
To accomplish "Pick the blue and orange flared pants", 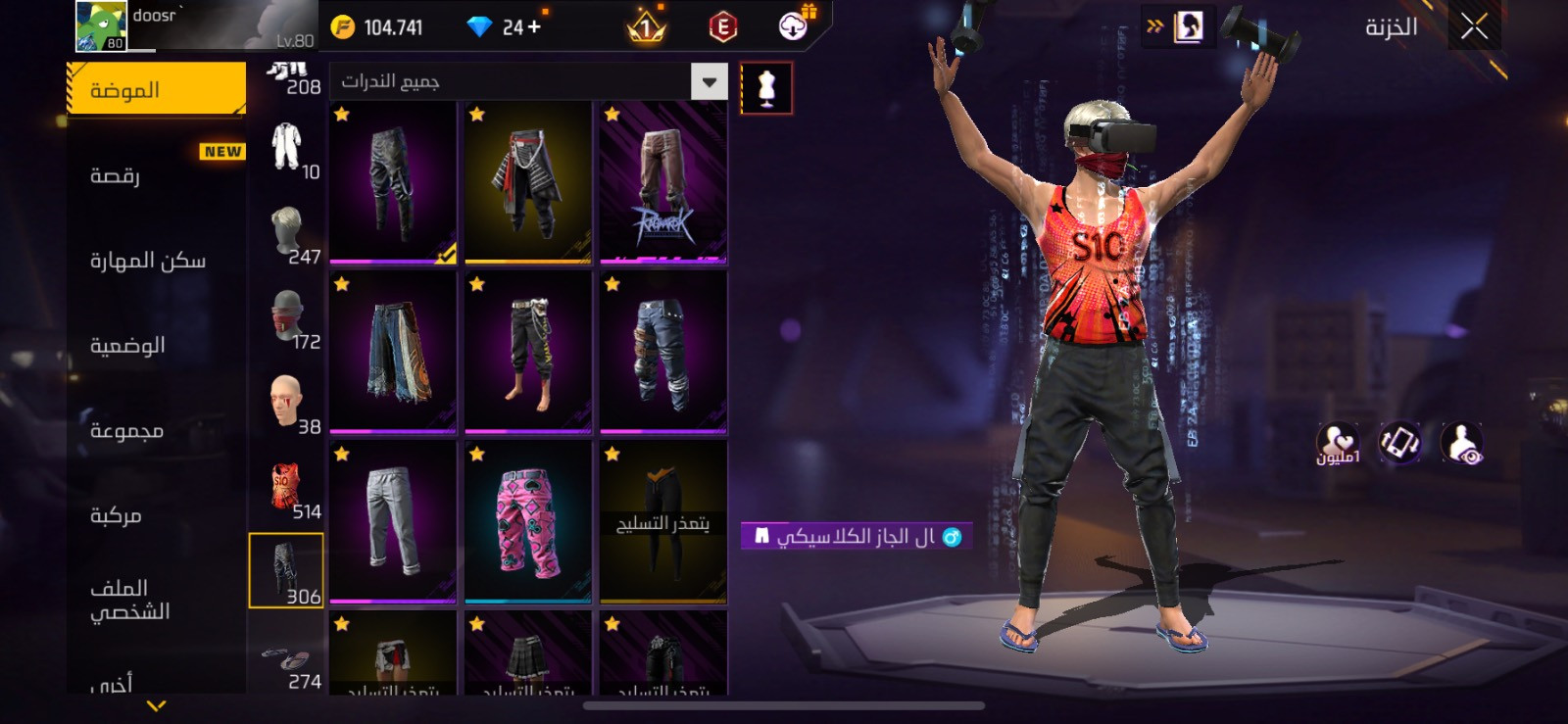I will [x=393, y=352].
